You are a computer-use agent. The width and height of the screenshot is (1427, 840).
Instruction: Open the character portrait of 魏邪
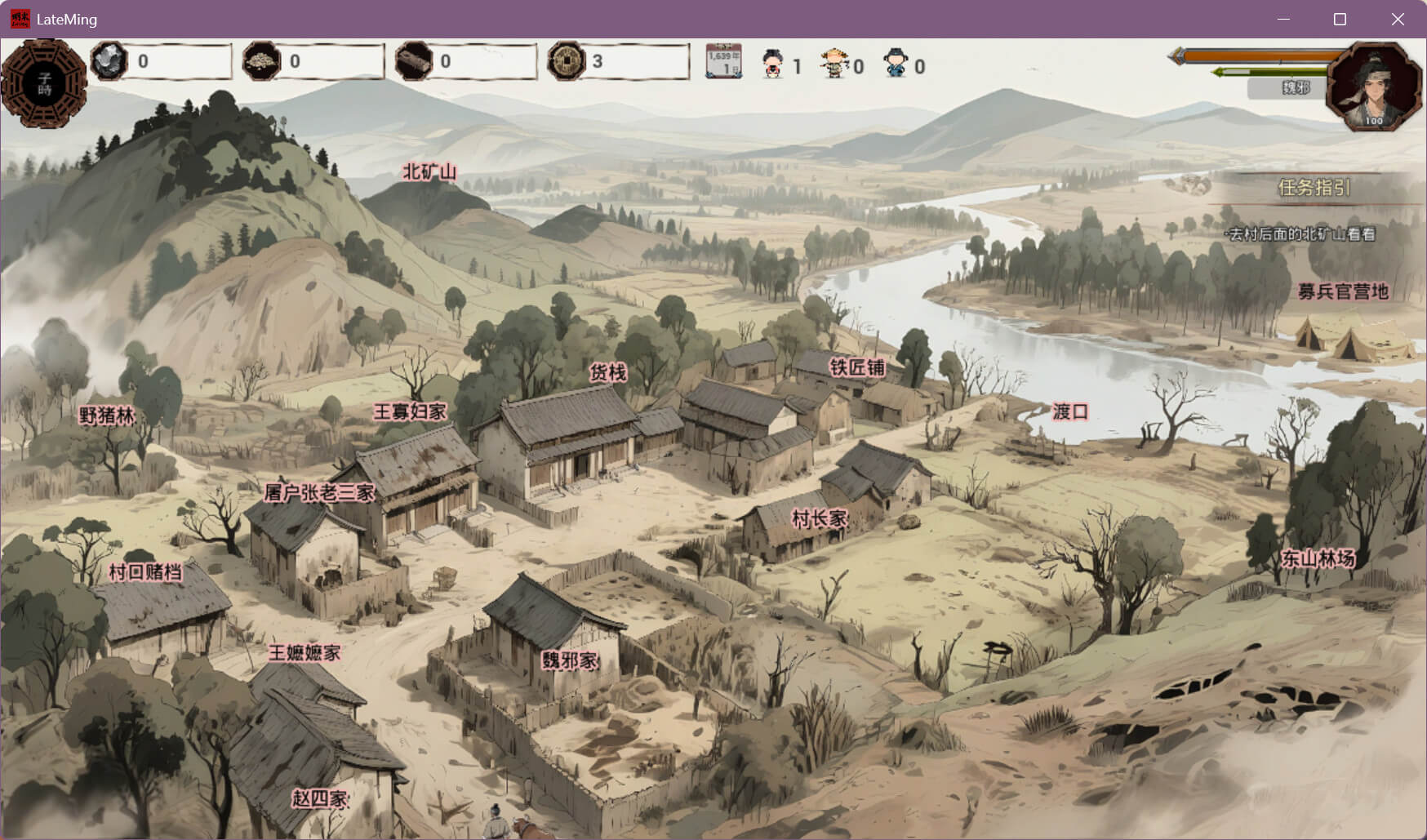coord(1375,87)
